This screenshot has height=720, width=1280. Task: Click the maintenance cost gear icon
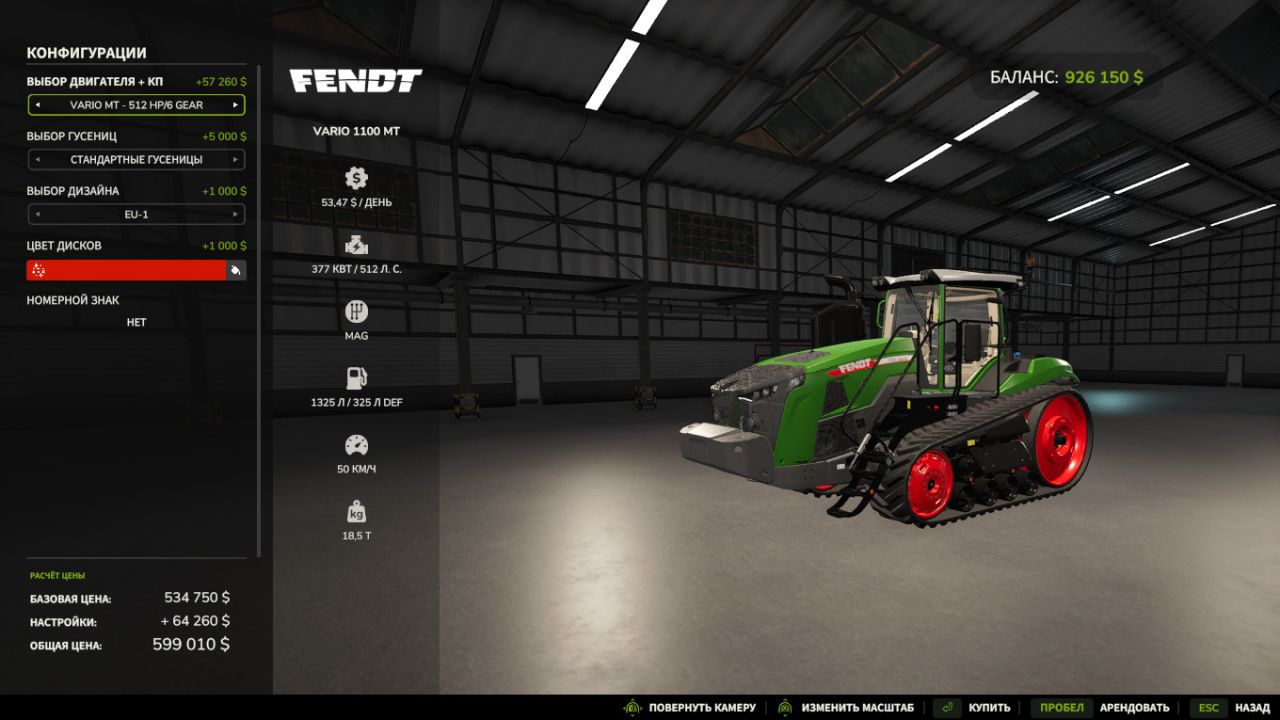coord(357,180)
